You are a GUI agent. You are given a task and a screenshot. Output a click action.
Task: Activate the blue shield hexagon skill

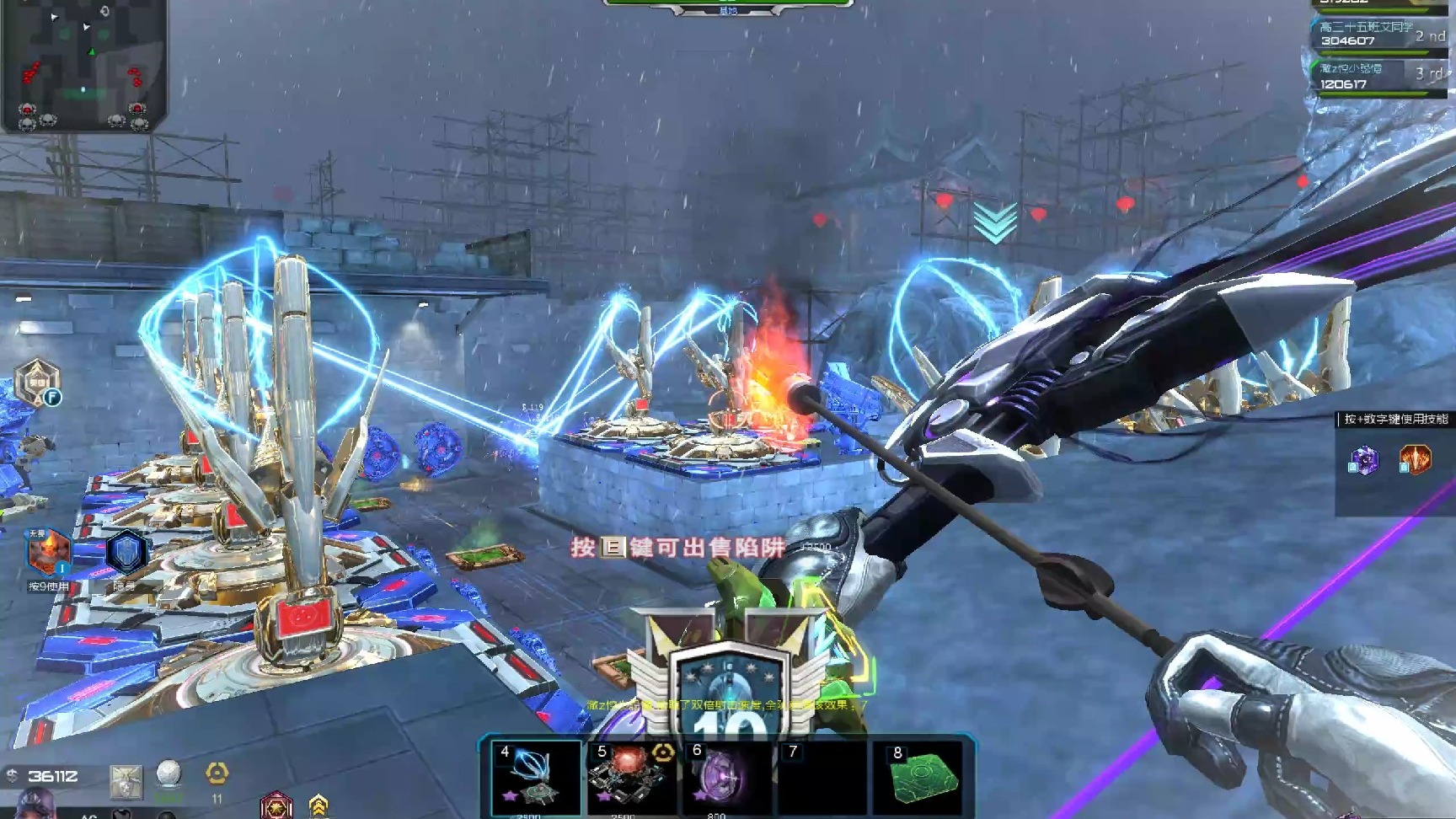point(126,553)
